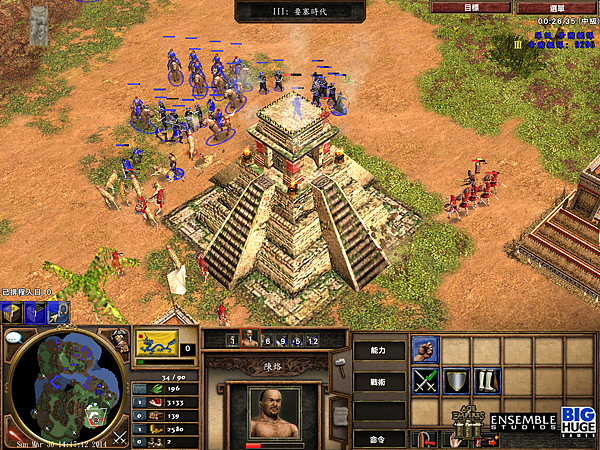Choose the crossed swords attack stance
600x450 pixels.
coord(425,381)
